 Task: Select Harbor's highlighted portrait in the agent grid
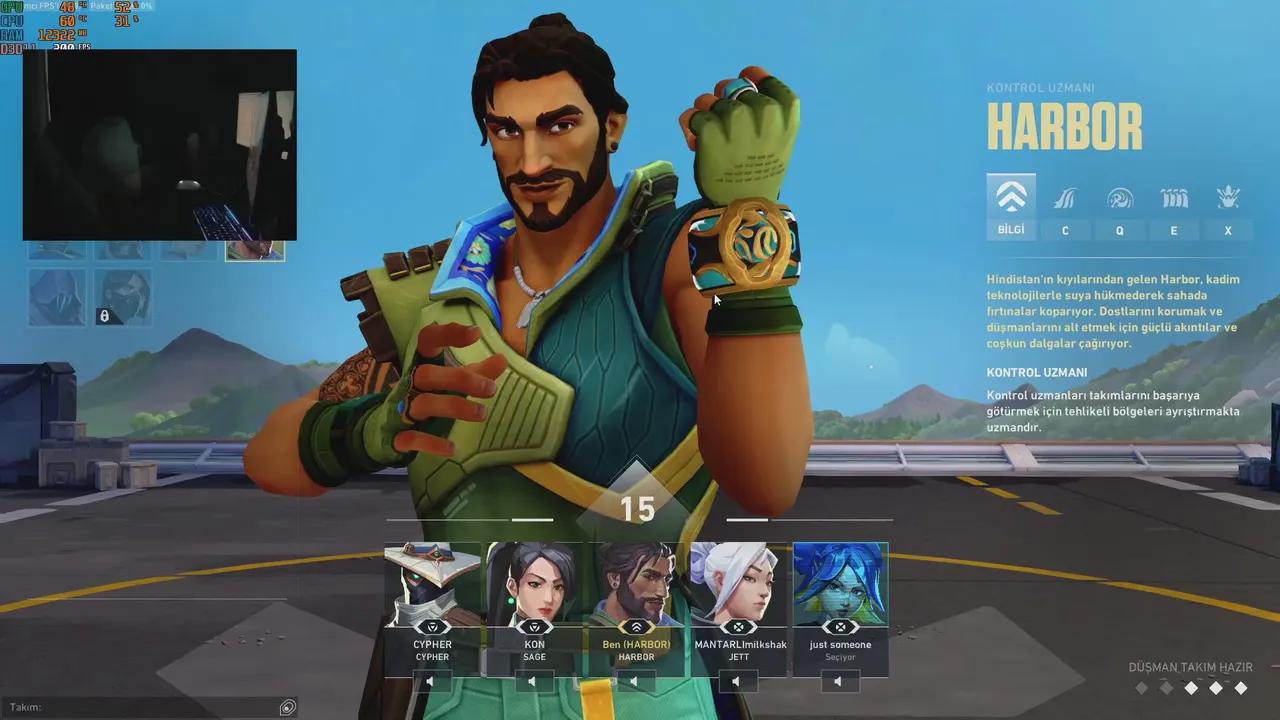click(255, 251)
